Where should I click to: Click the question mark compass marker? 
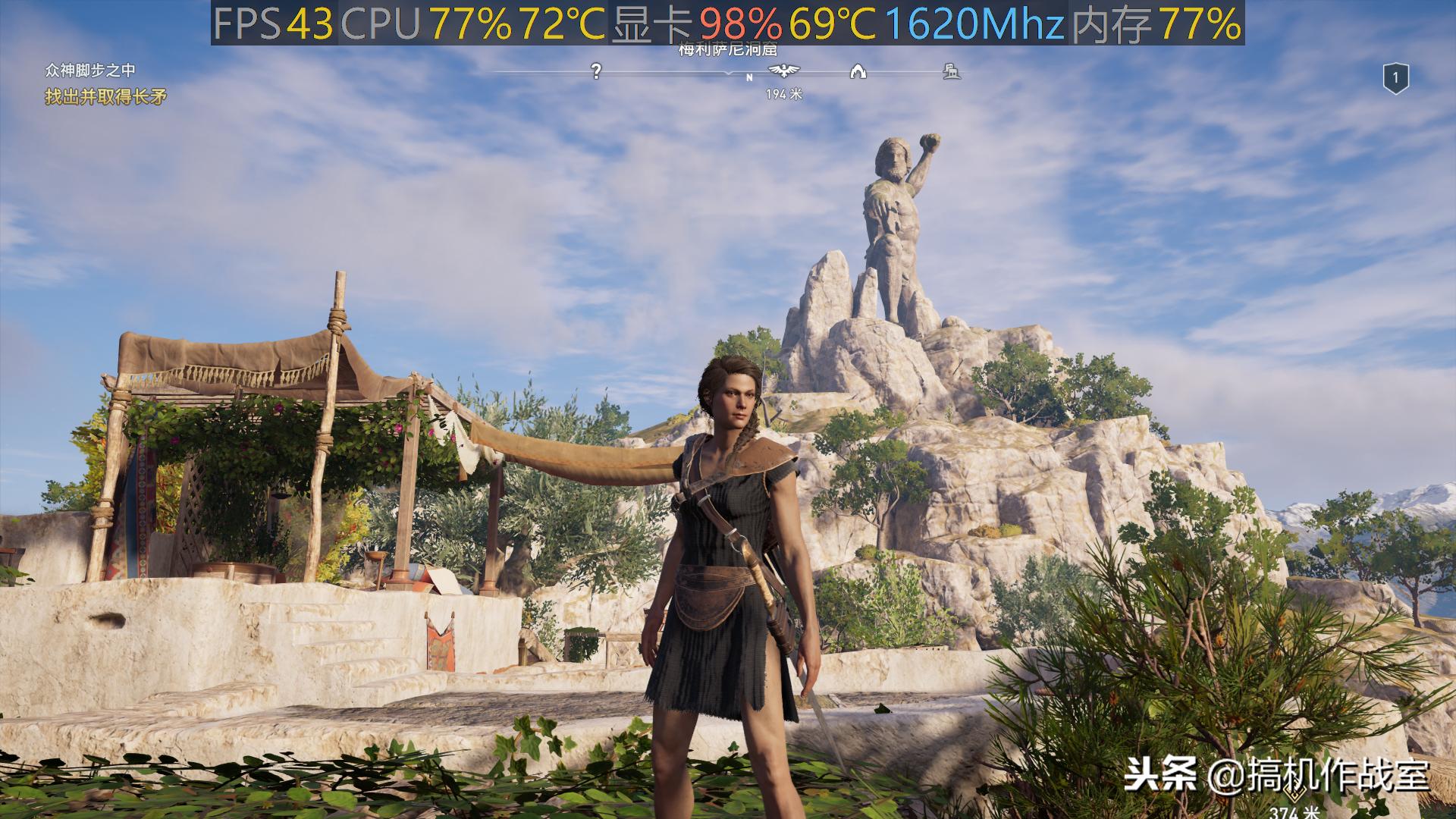click(x=597, y=71)
